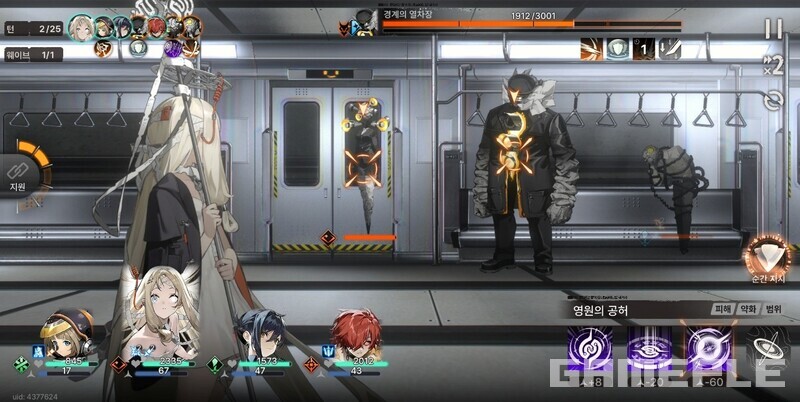800x402 pixels.
Task: Click the first portrait in the turn order
Action: coord(80,27)
